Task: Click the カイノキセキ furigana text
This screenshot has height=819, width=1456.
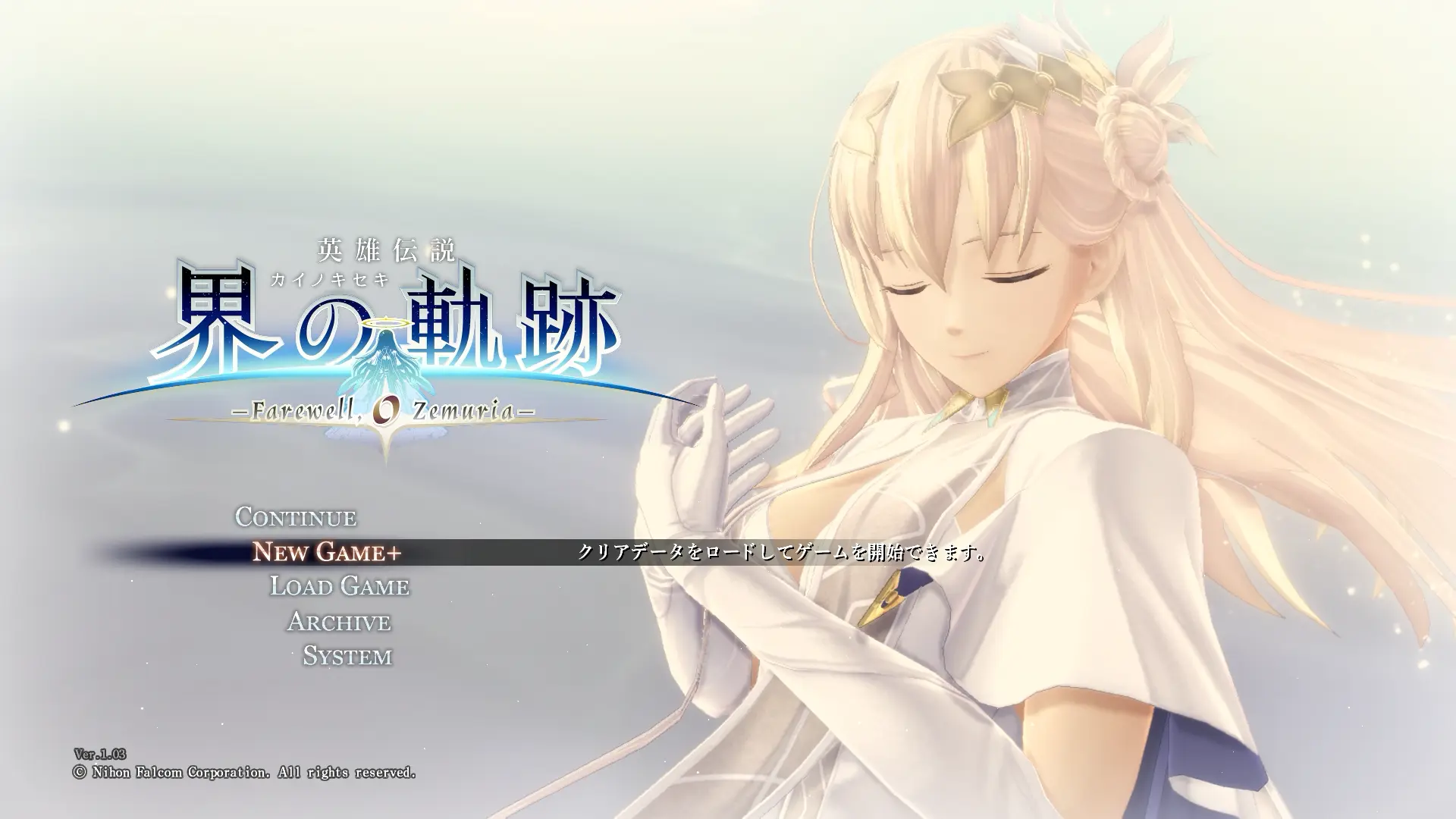Action: click(329, 279)
